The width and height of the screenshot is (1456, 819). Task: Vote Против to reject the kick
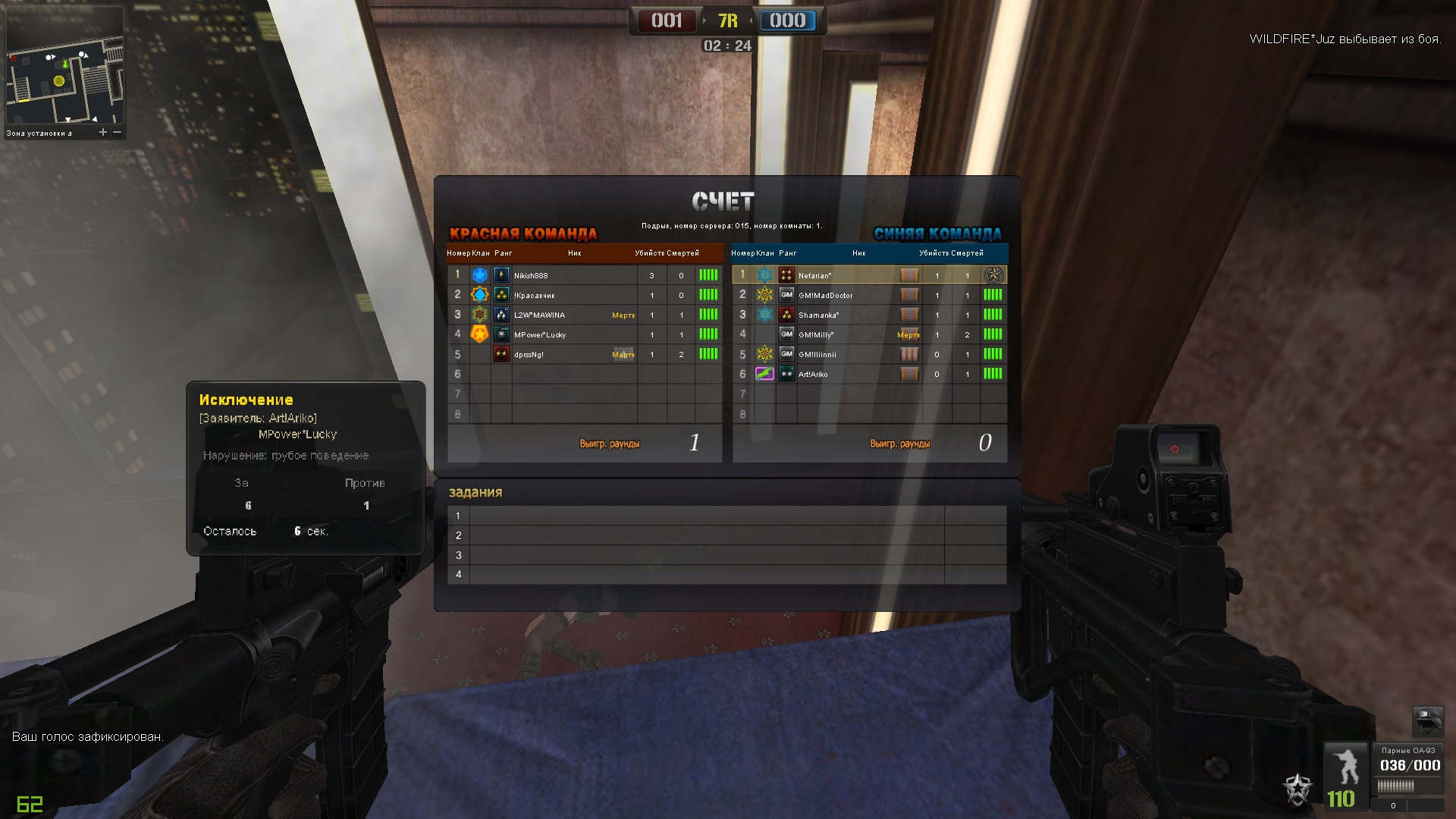click(x=366, y=483)
